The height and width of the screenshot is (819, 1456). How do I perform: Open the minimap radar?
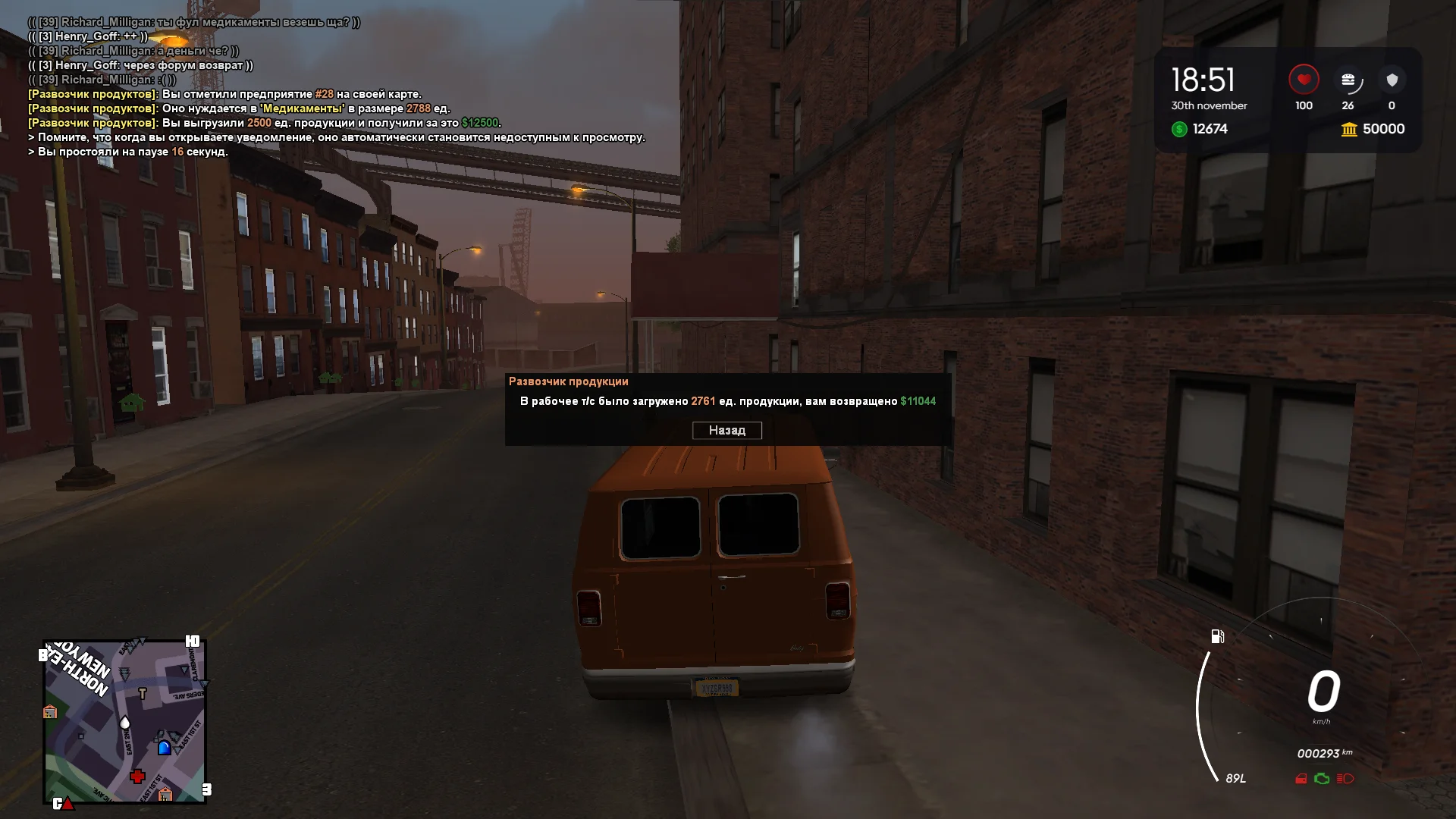[125, 721]
